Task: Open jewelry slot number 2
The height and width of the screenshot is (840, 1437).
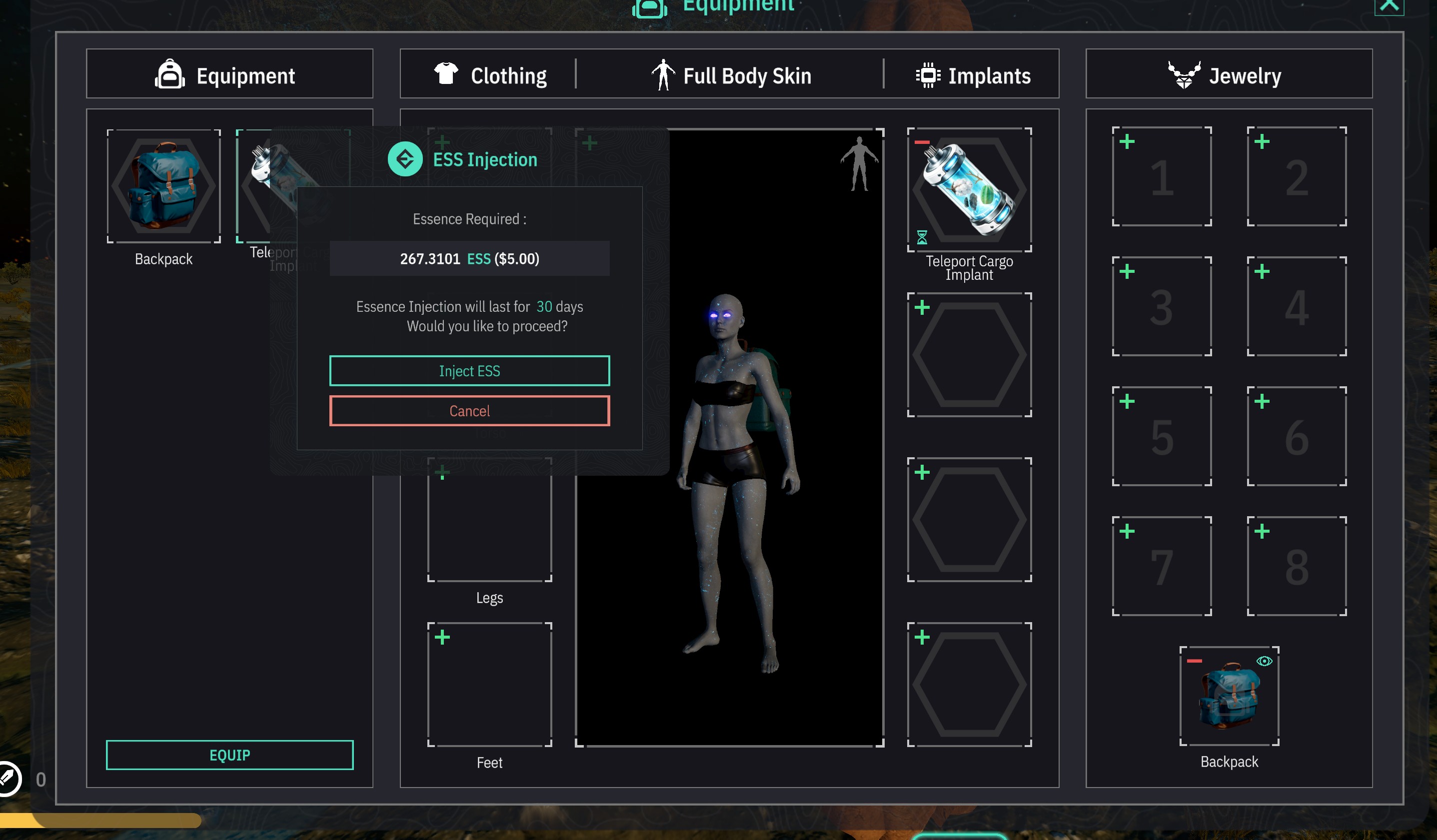Action: click(x=1297, y=177)
